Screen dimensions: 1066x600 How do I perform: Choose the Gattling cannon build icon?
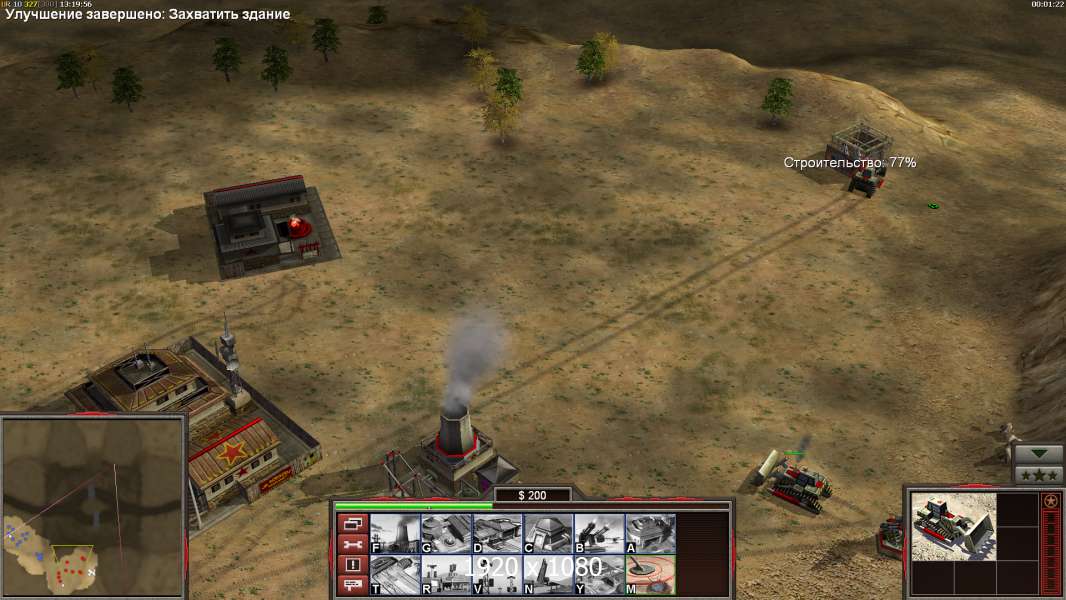click(599, 533)
